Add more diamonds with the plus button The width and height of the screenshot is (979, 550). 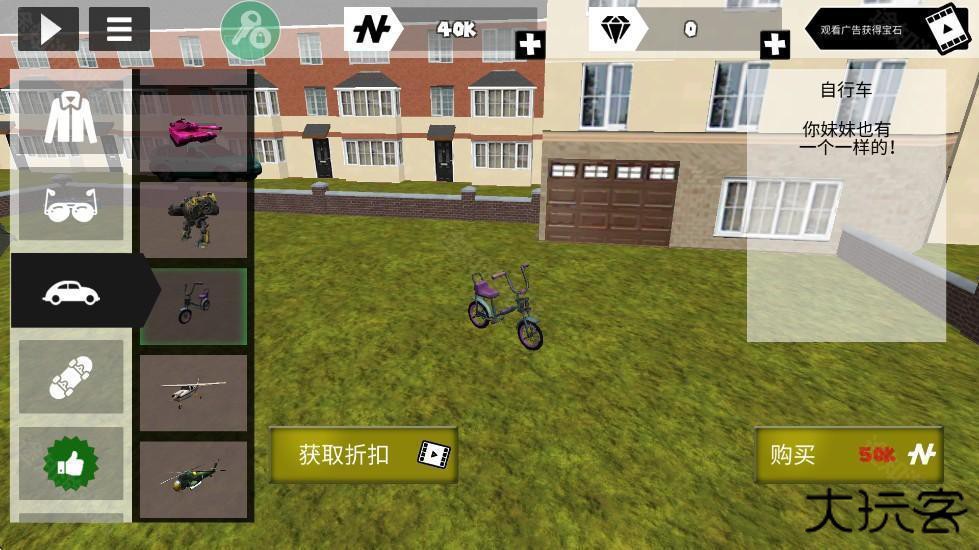click(775, 44)
